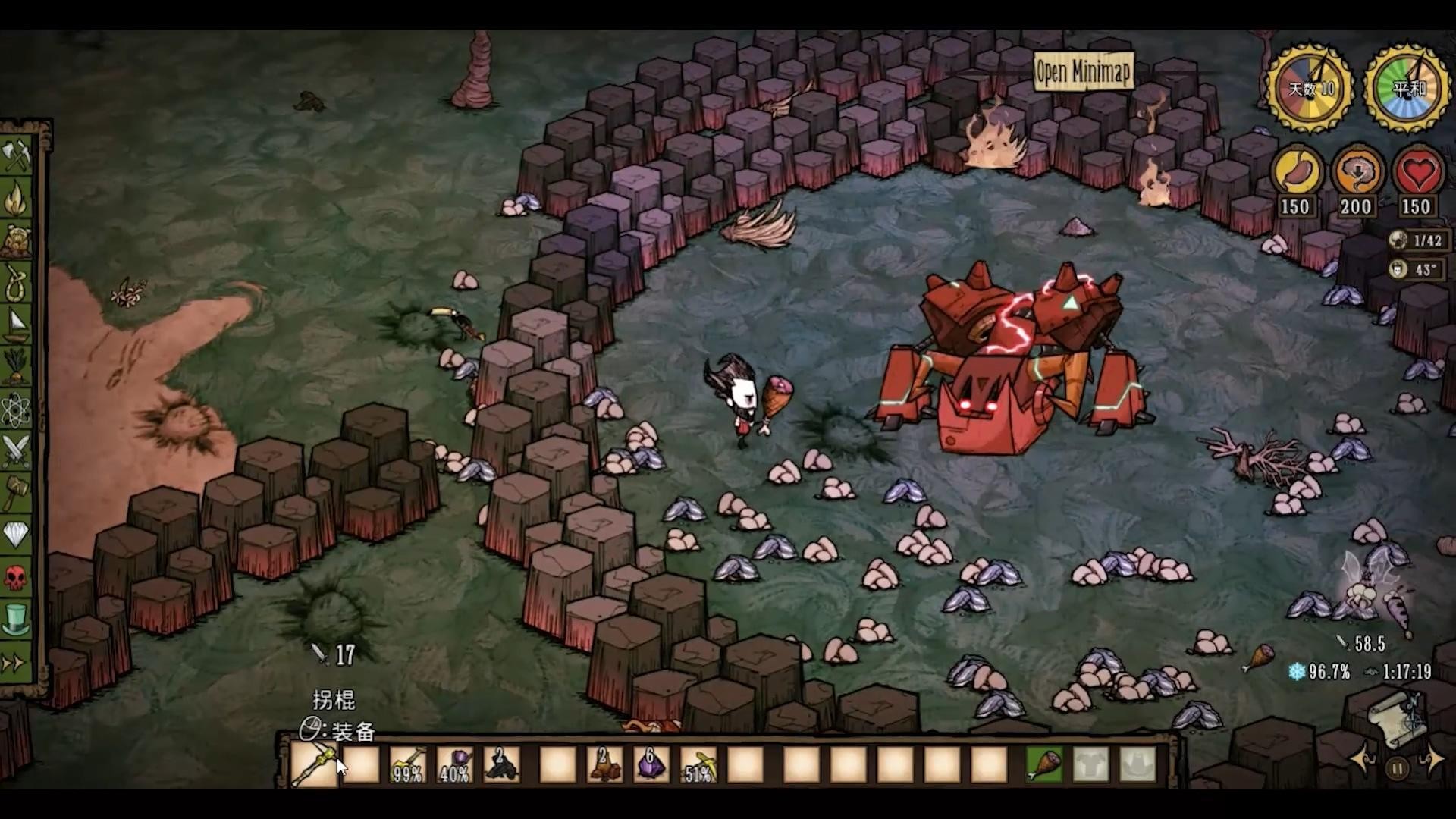Pause the game

[x=1397, y=768]
